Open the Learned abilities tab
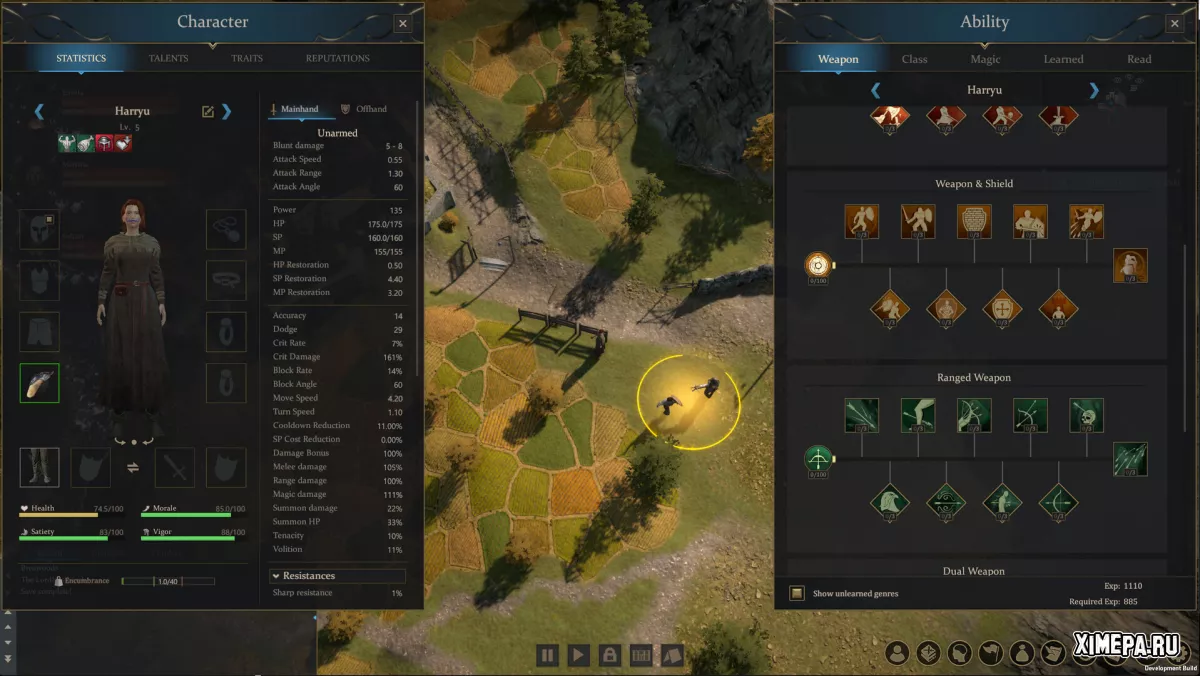The image size is (1200, 676). pyautogui.click(x=1063, y=59)
